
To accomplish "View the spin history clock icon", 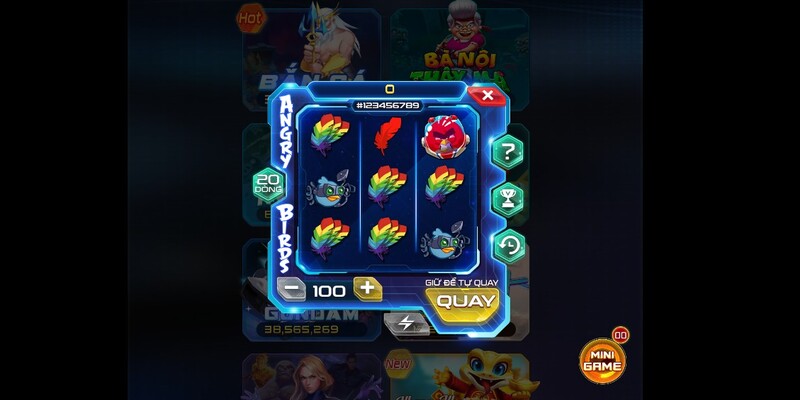I will pos(509,245).
